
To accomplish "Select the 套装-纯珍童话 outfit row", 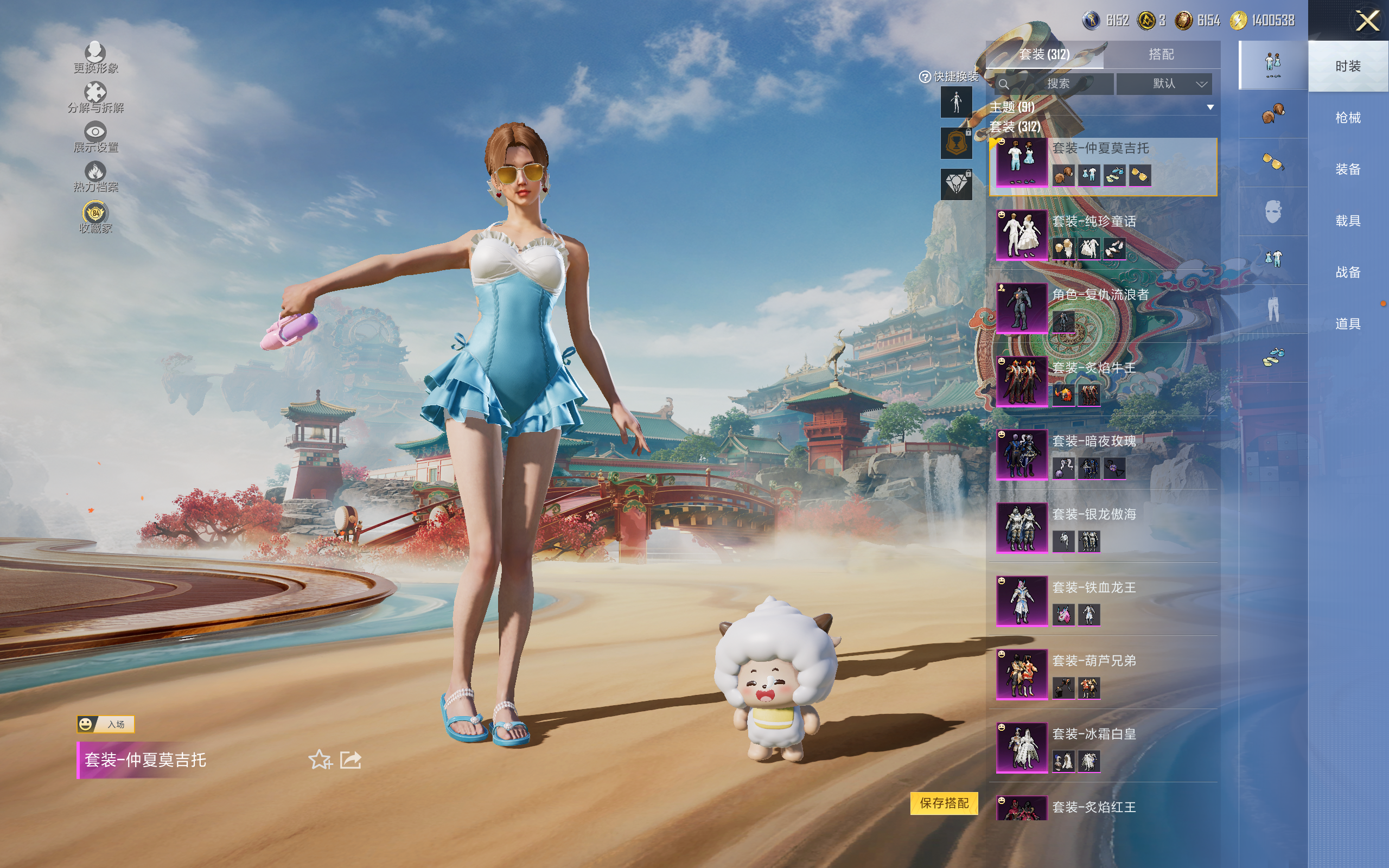I will (x=1102, y=235).
